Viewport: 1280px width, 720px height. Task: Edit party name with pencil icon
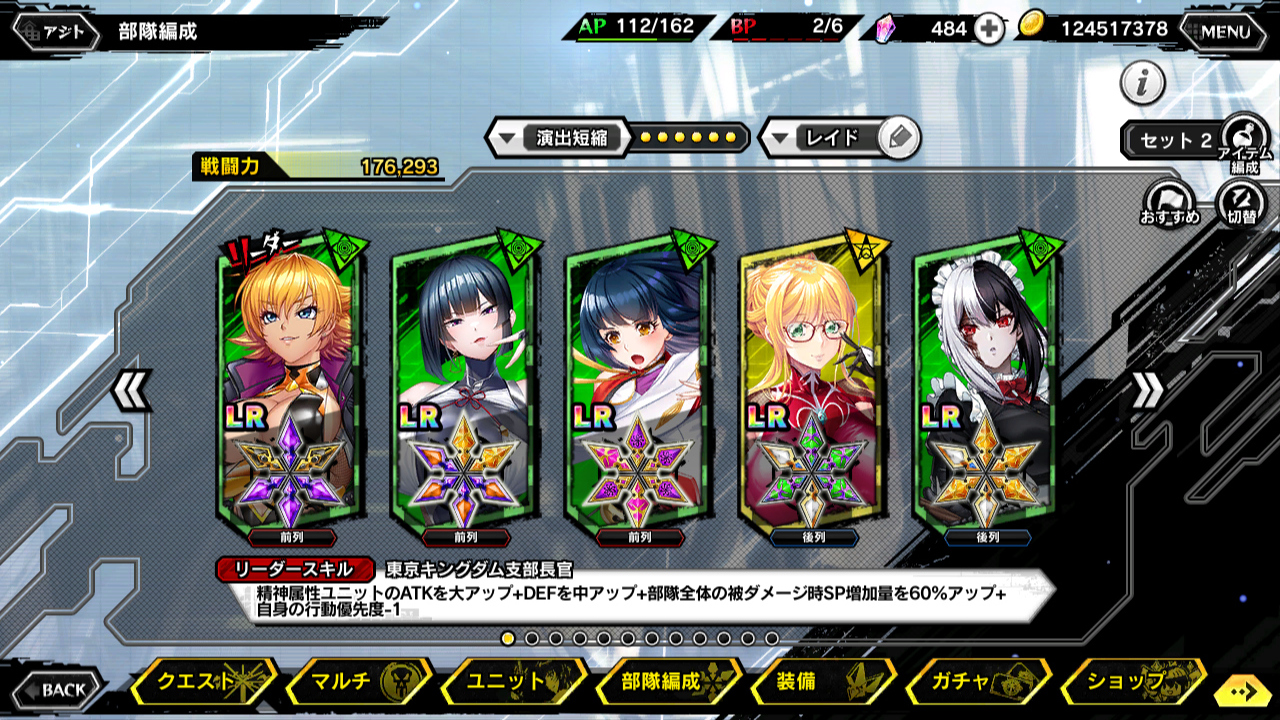[x=900, y=137]
